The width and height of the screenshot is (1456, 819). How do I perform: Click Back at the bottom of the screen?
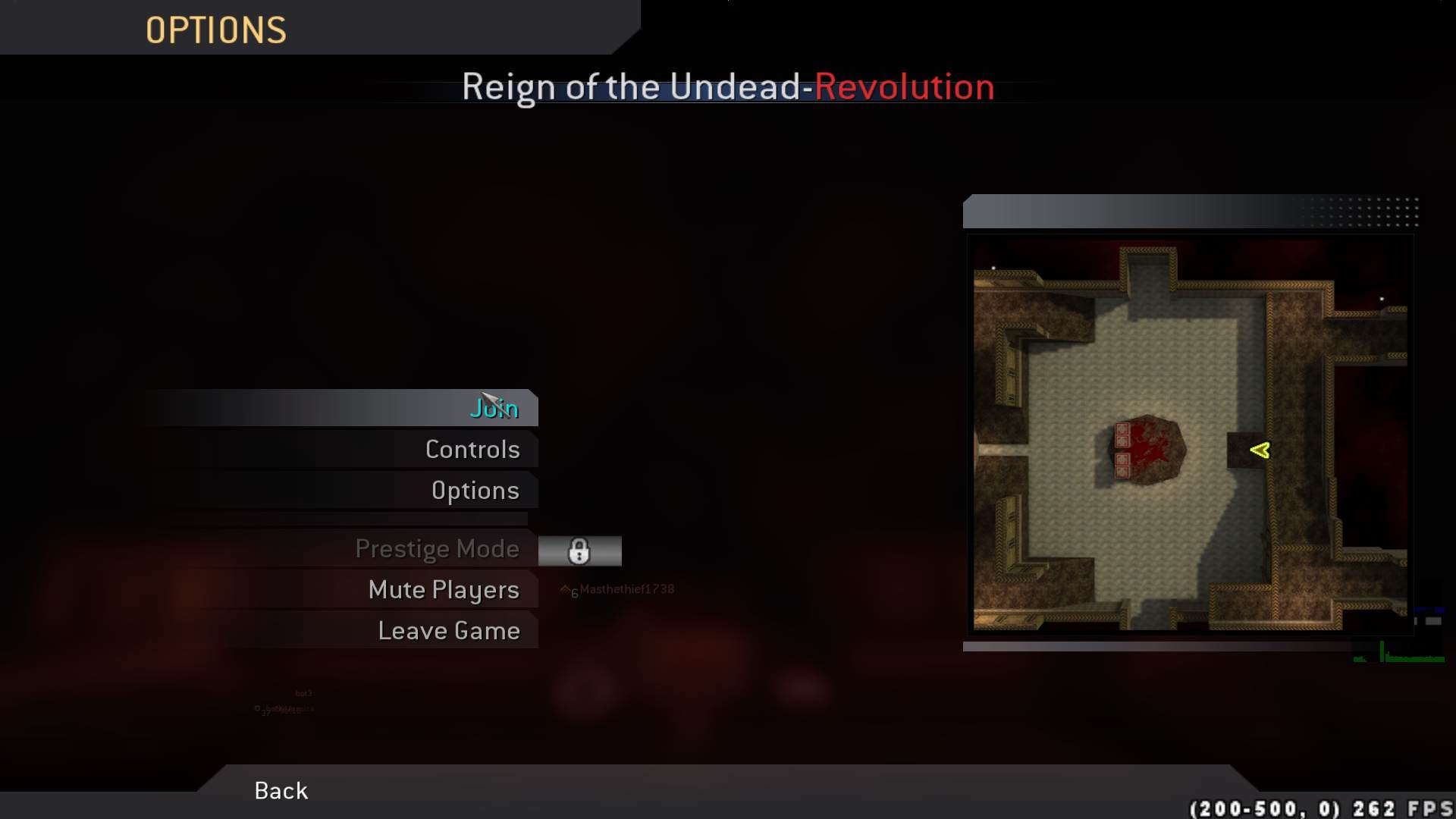click(x=280, y=790)
